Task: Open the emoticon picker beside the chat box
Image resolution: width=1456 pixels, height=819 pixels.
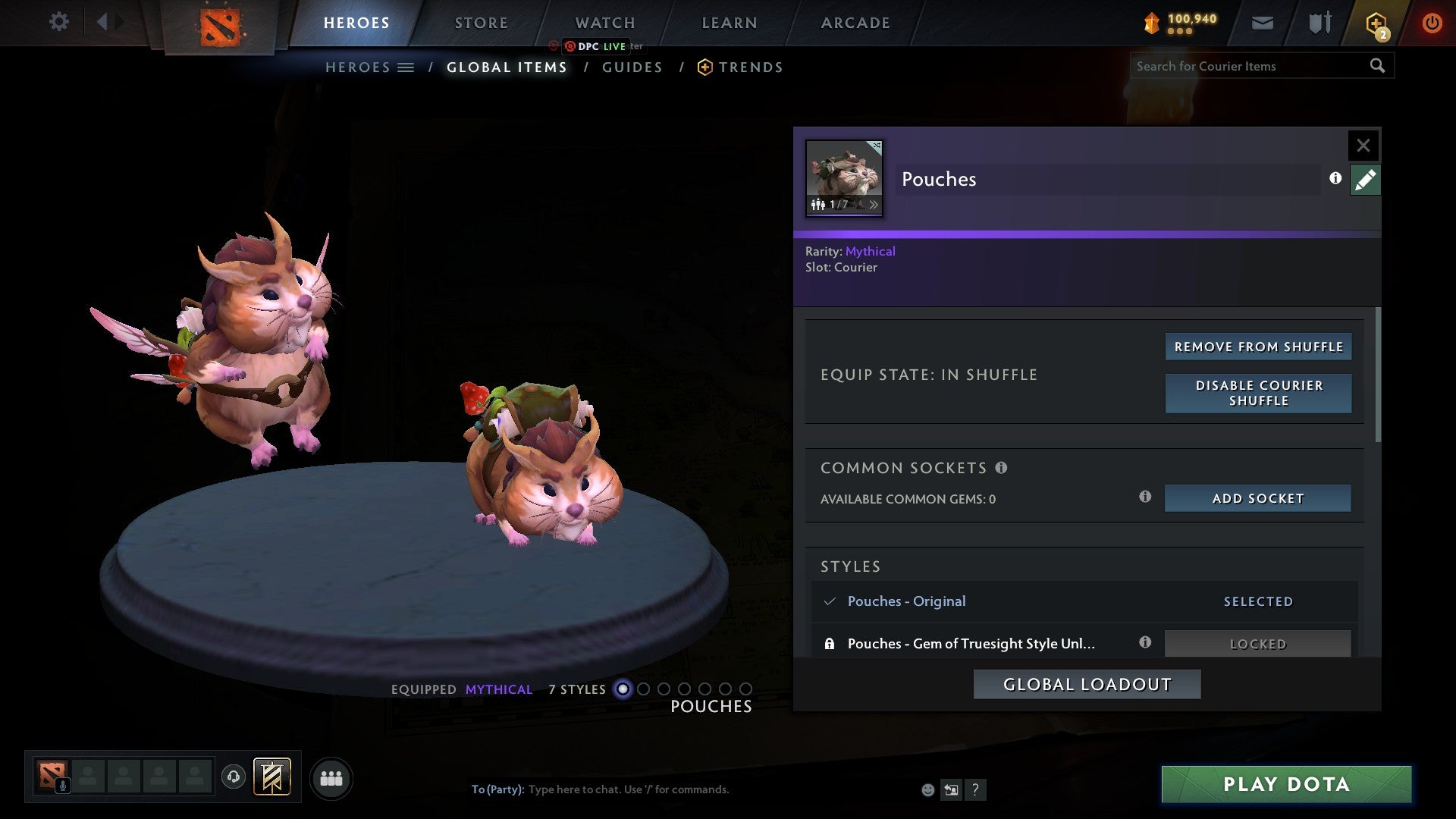Action: [x=927, y=789]
